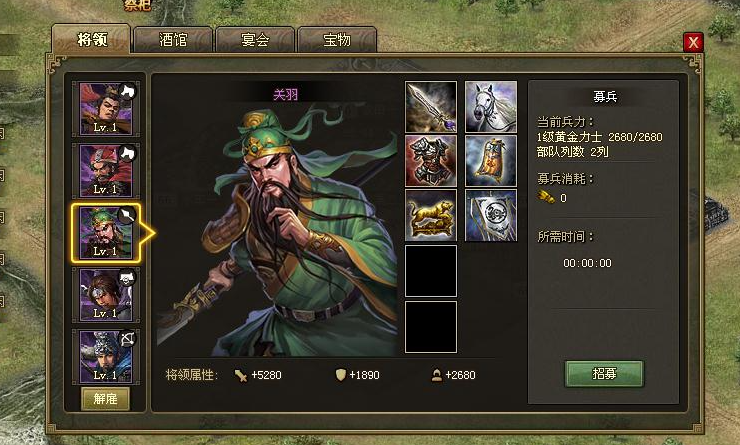The height and width of the screenshot is (445, 740).
Task: Select the 将领 tab
Action: (91, 40)
